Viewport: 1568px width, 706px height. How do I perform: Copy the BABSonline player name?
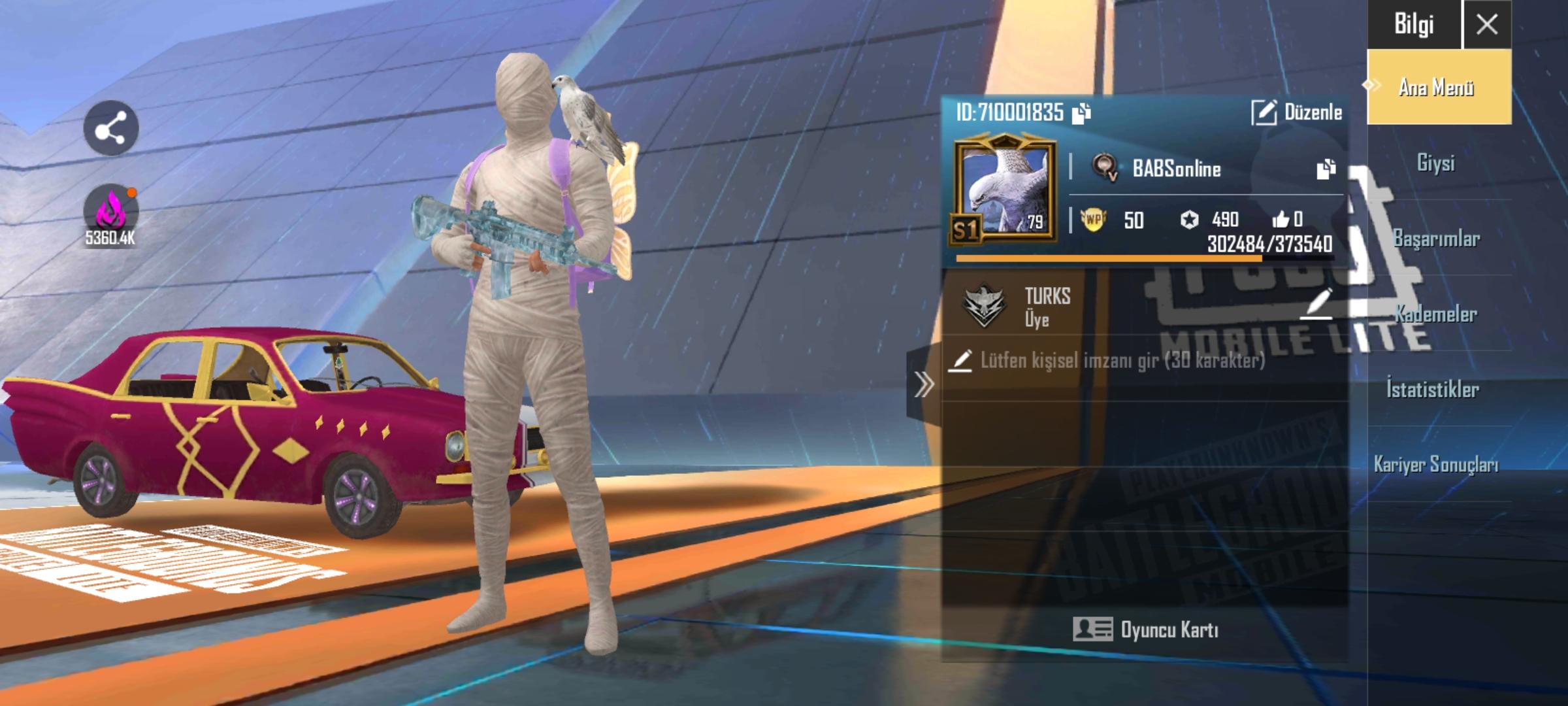(x=1326, y=169)
